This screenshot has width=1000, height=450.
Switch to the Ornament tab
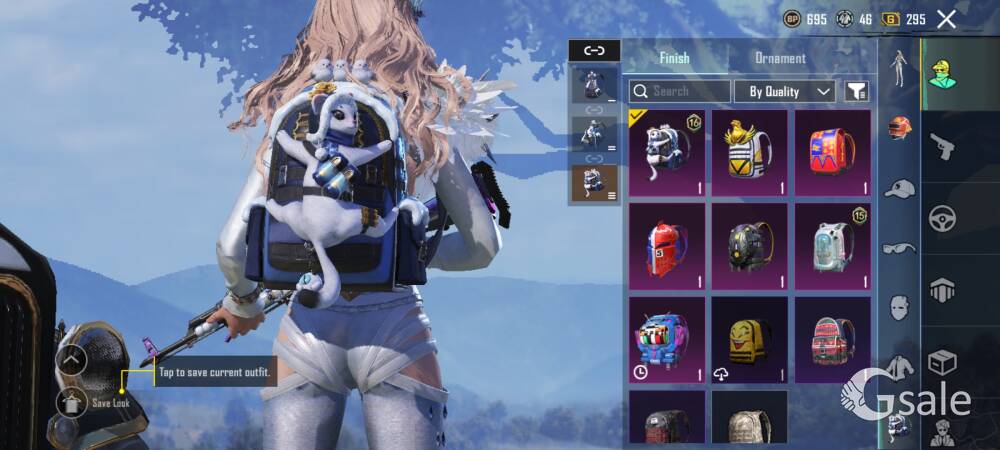780,58
